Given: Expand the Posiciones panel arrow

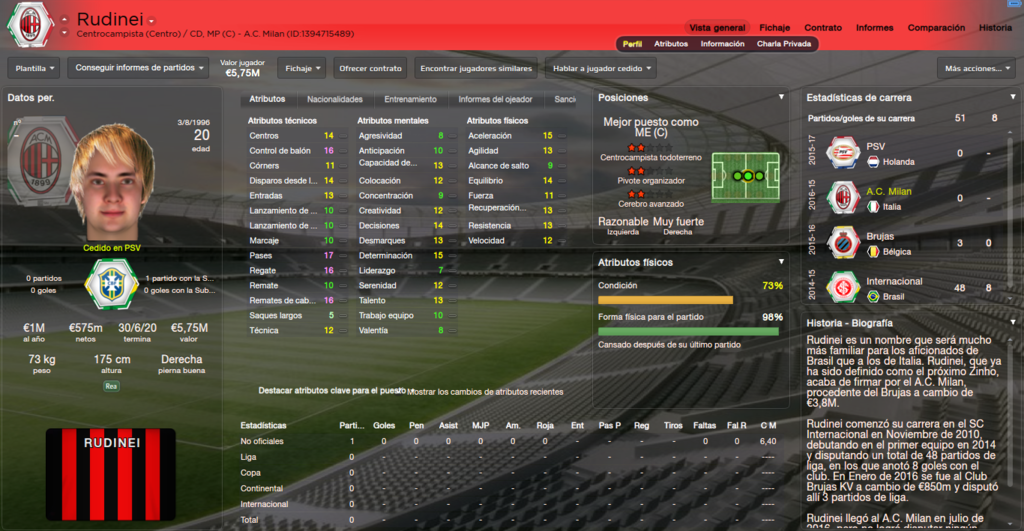Looking at the screenshot, I should [x=781, y=97].
